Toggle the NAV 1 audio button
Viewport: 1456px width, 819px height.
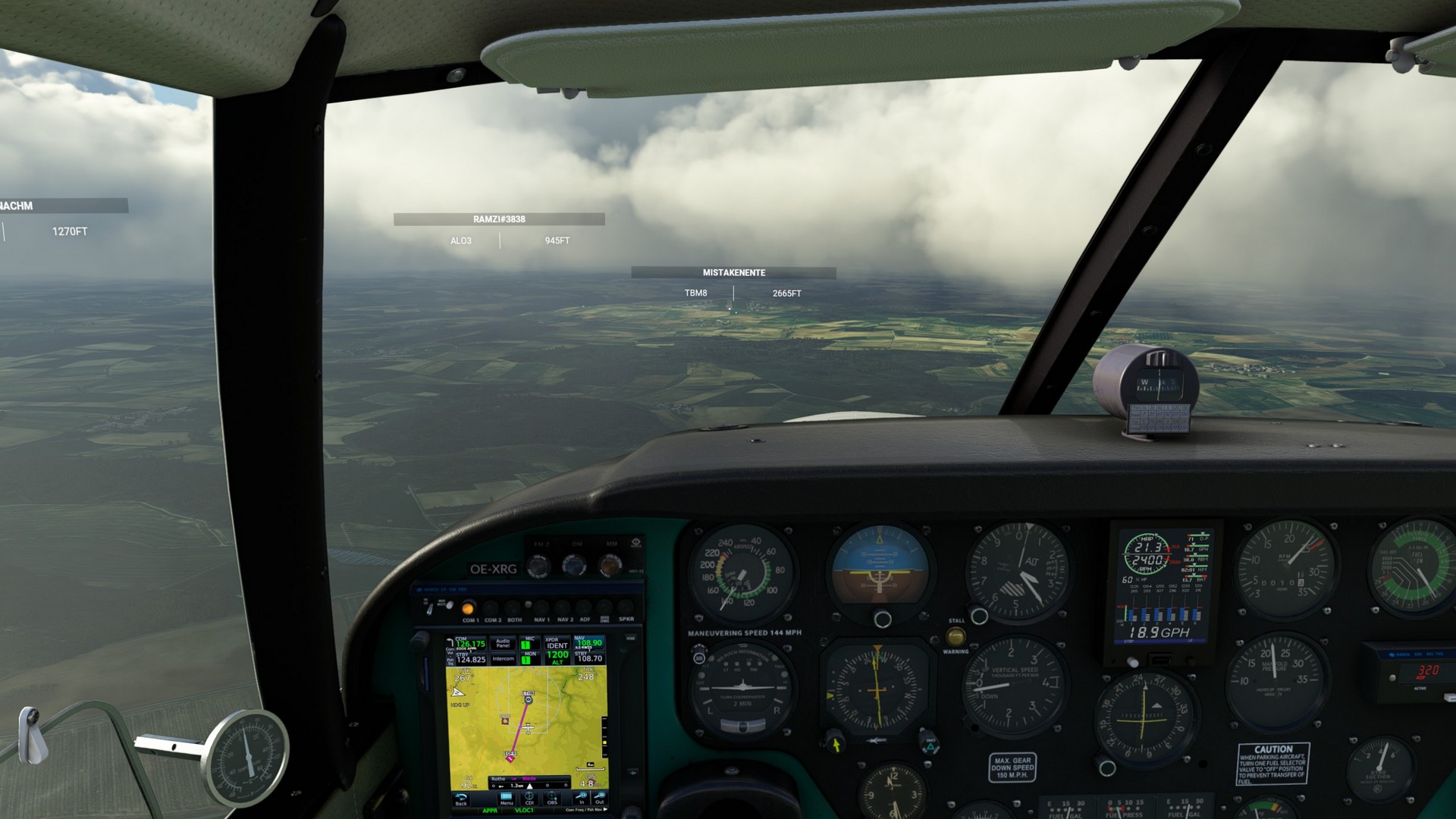(x=541, y=608)
